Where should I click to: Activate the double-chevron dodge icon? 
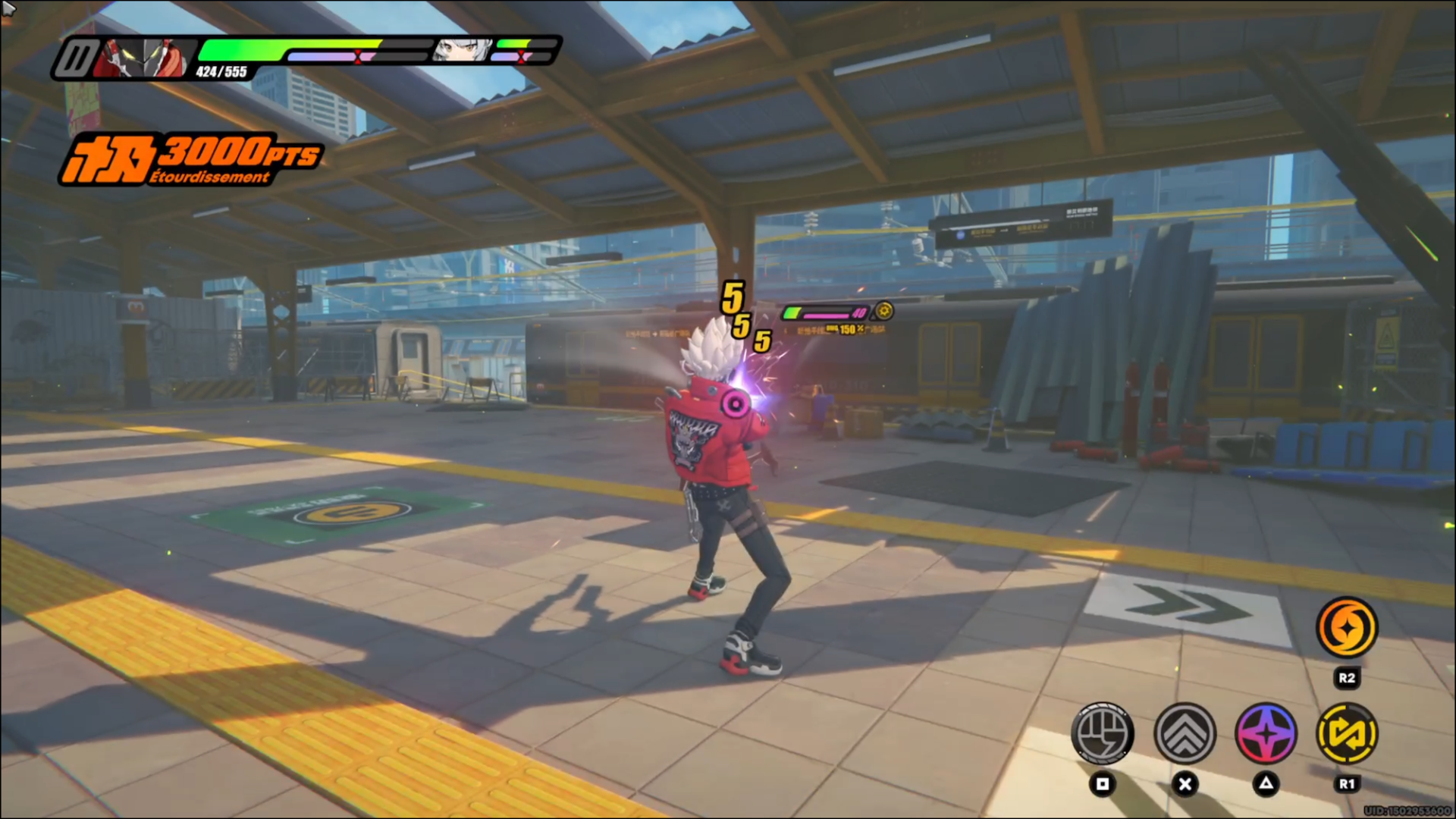click(1185, 733)
